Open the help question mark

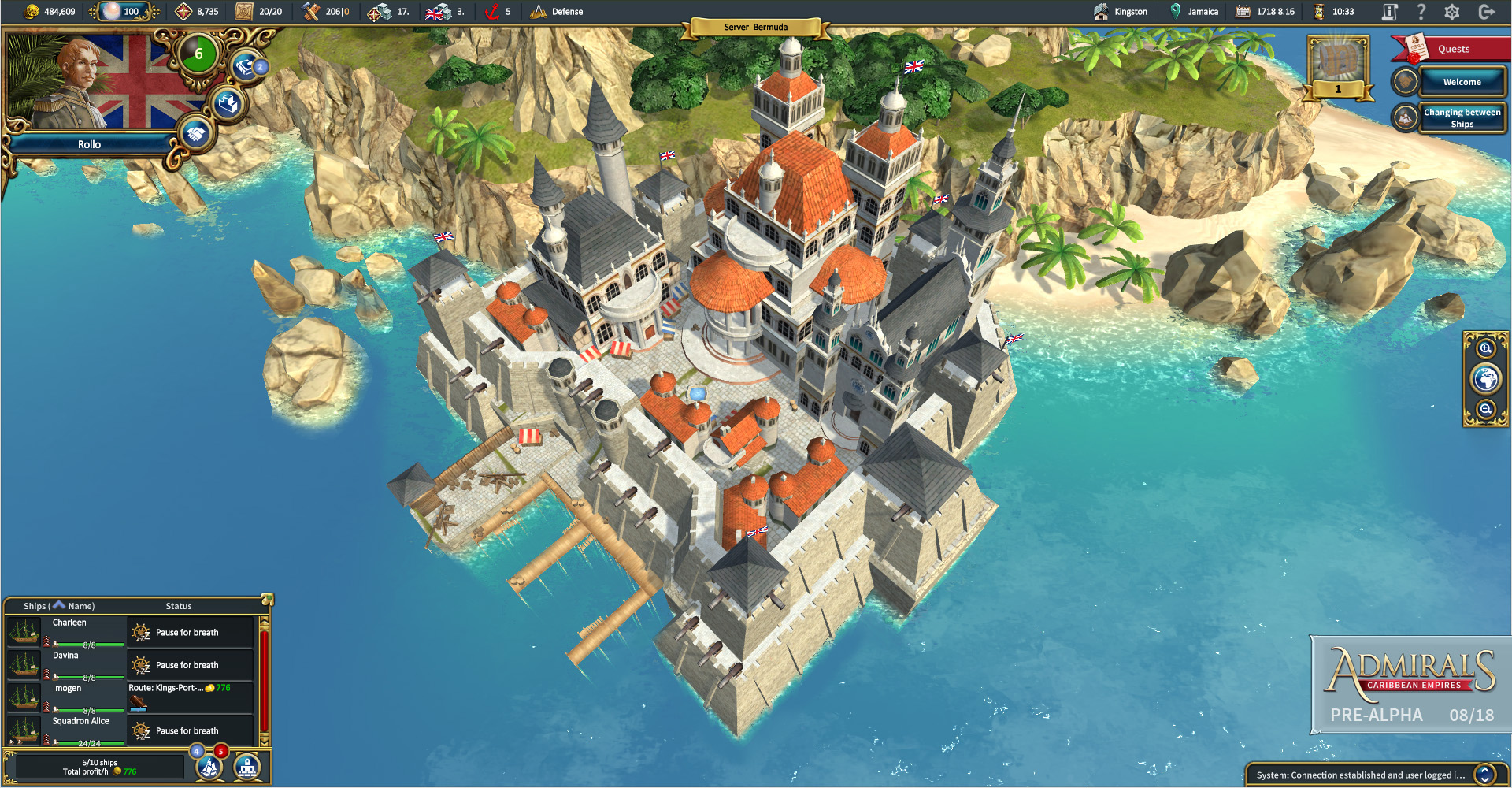1421,12
